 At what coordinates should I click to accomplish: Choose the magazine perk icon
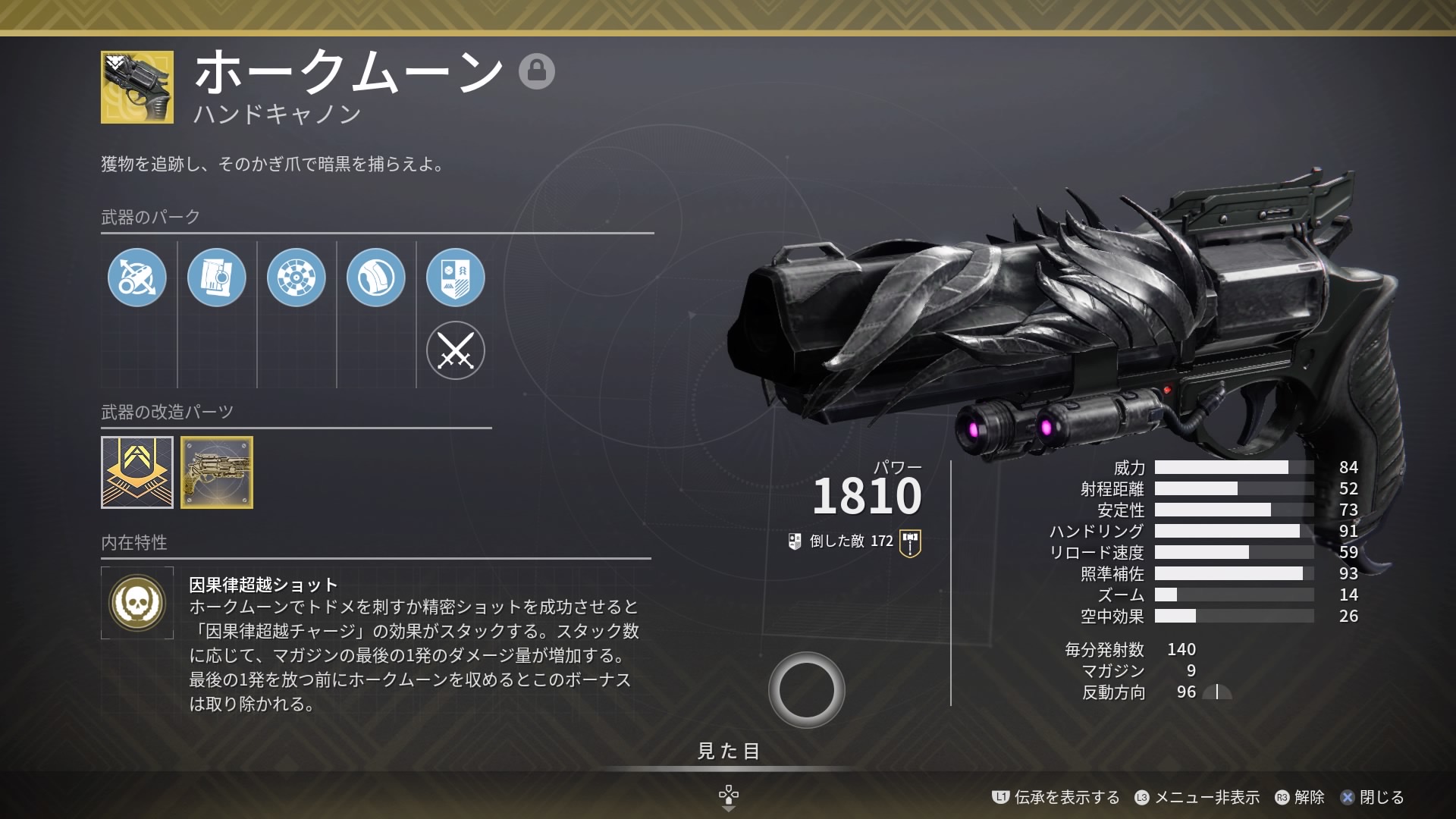217,278
